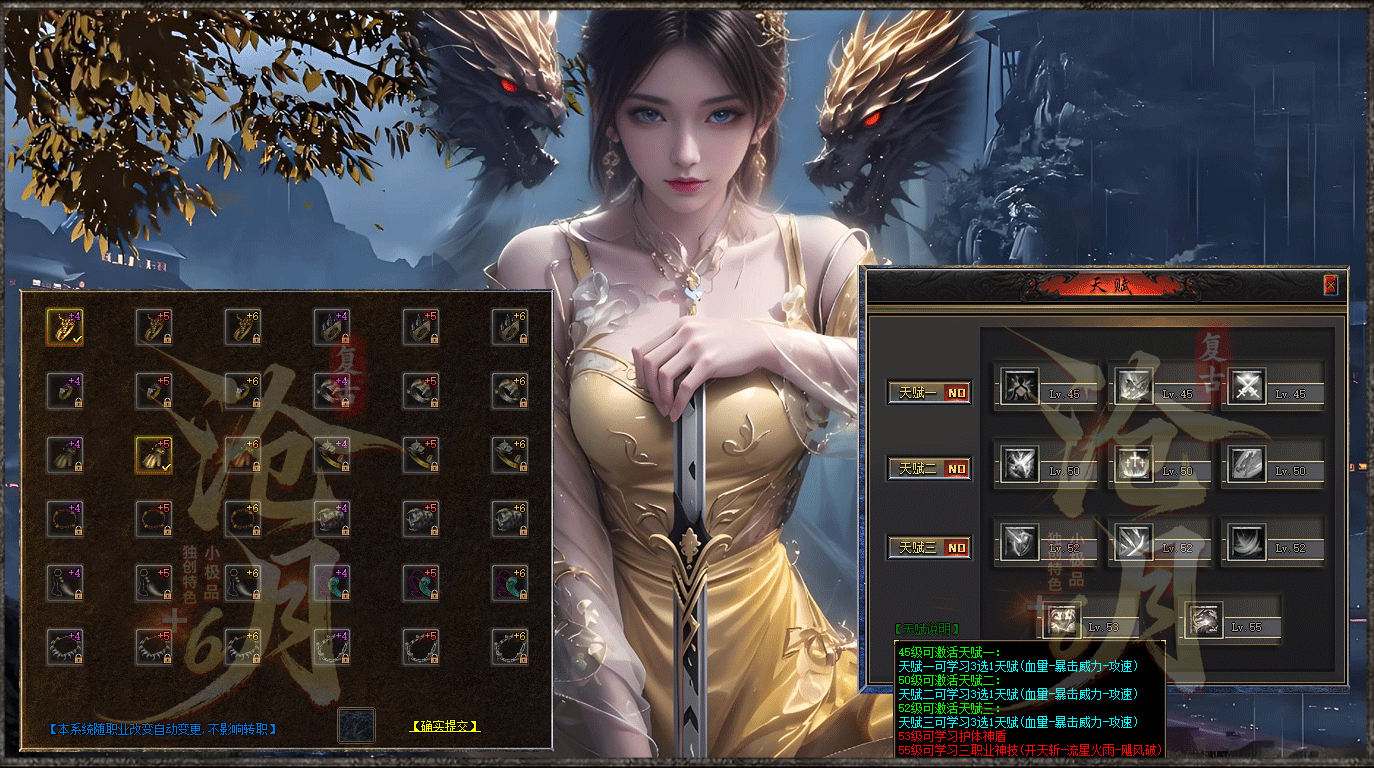
Task: Click the dark slot beside 确实提交
Action: pos(356,725)
